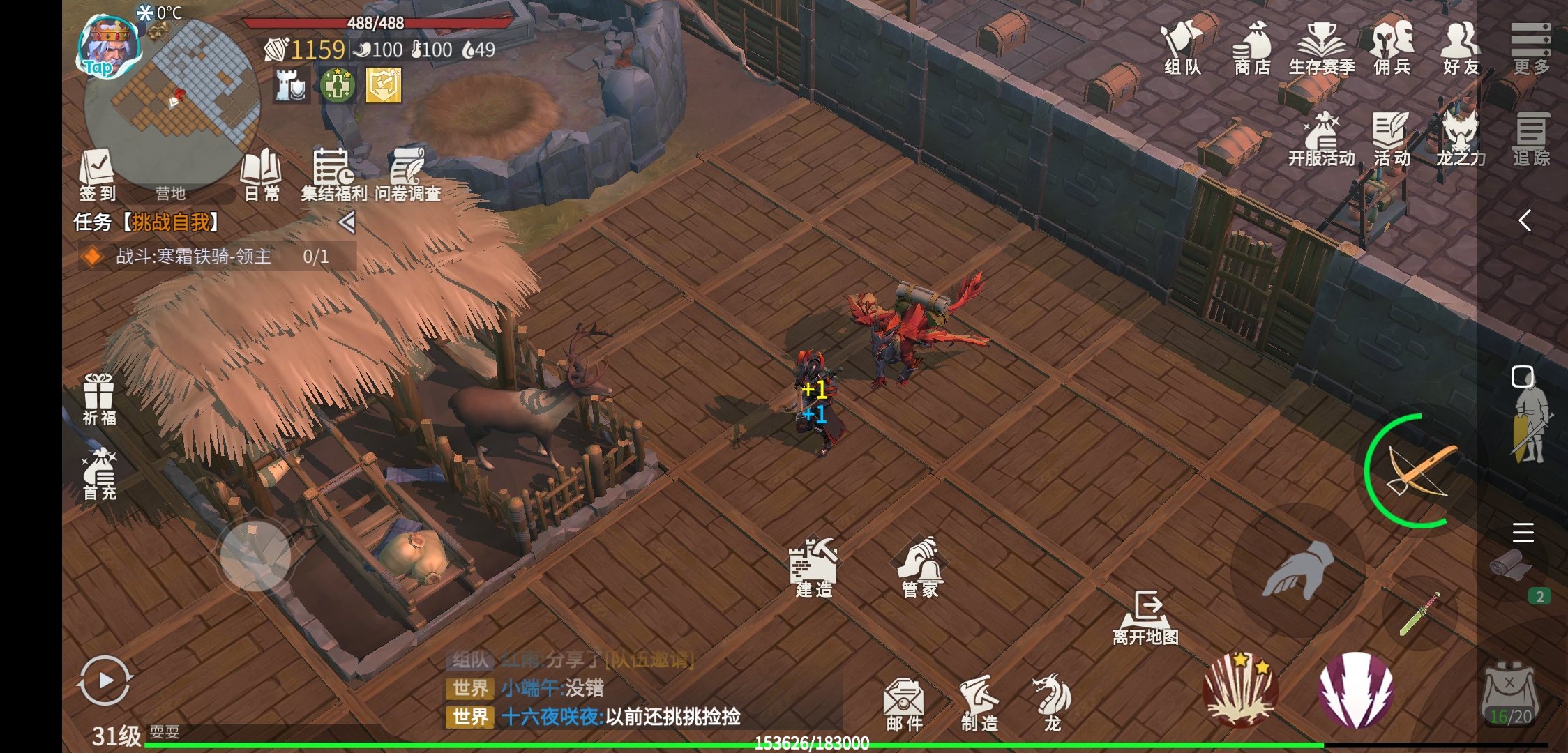Open the 龙之力 dragon power menu
This screenshot has width=1568, height=753.
point(1461,139)
